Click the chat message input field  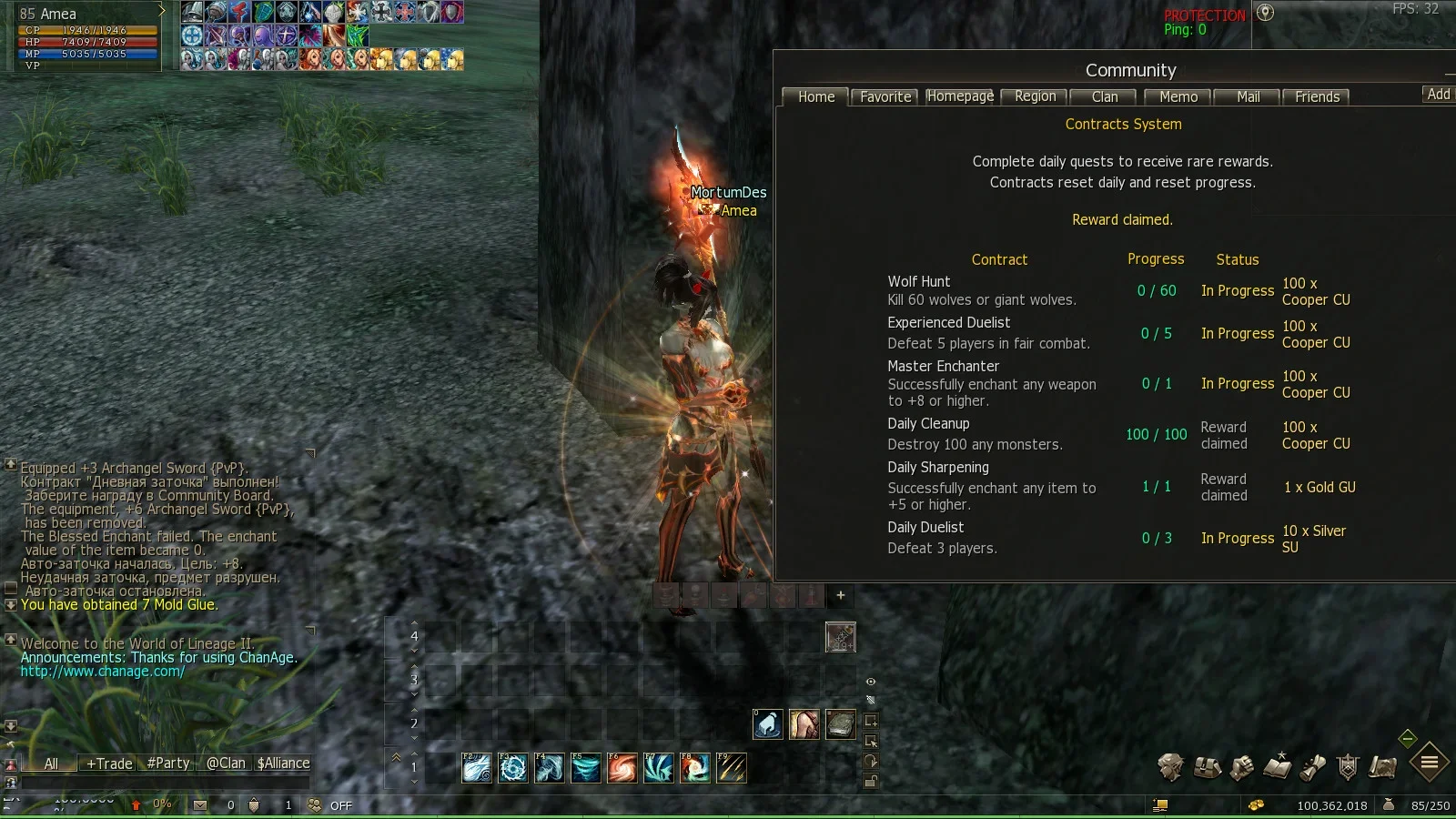click(164, 783)
